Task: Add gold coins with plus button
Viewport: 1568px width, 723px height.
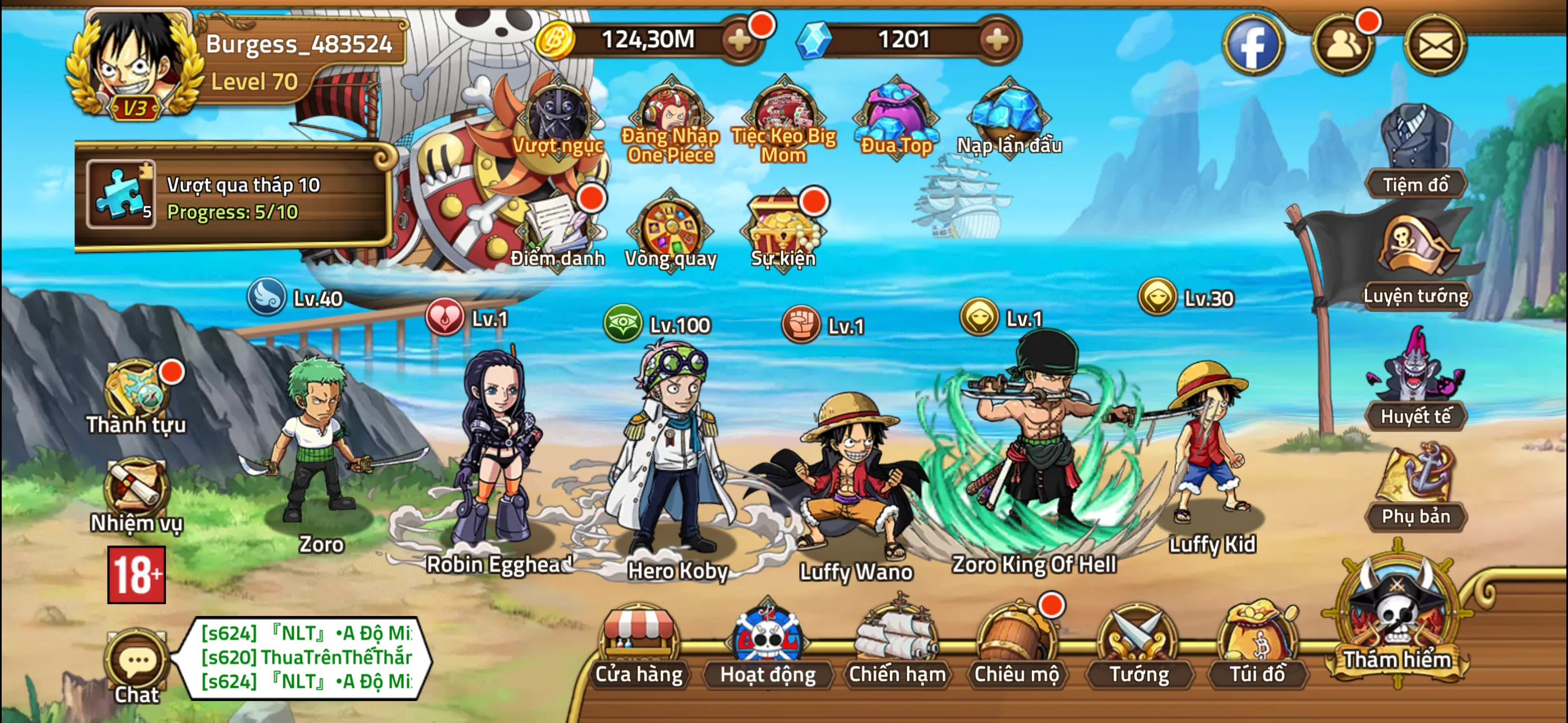Action: point(740,40)
